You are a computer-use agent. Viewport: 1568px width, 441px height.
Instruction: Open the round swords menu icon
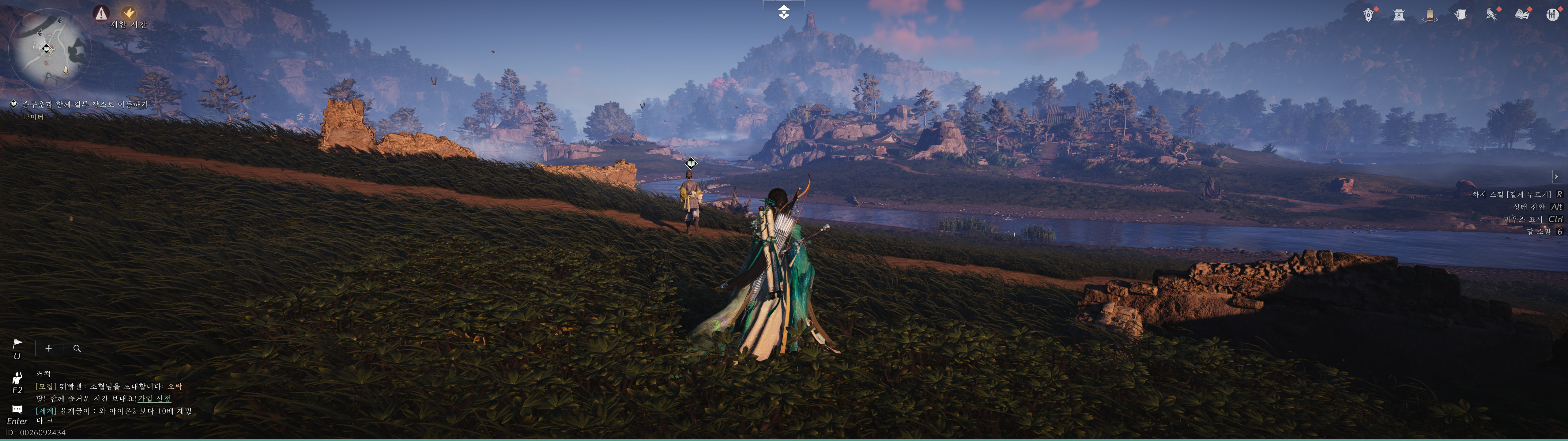pyautogui.click(x=1552, y=15)
